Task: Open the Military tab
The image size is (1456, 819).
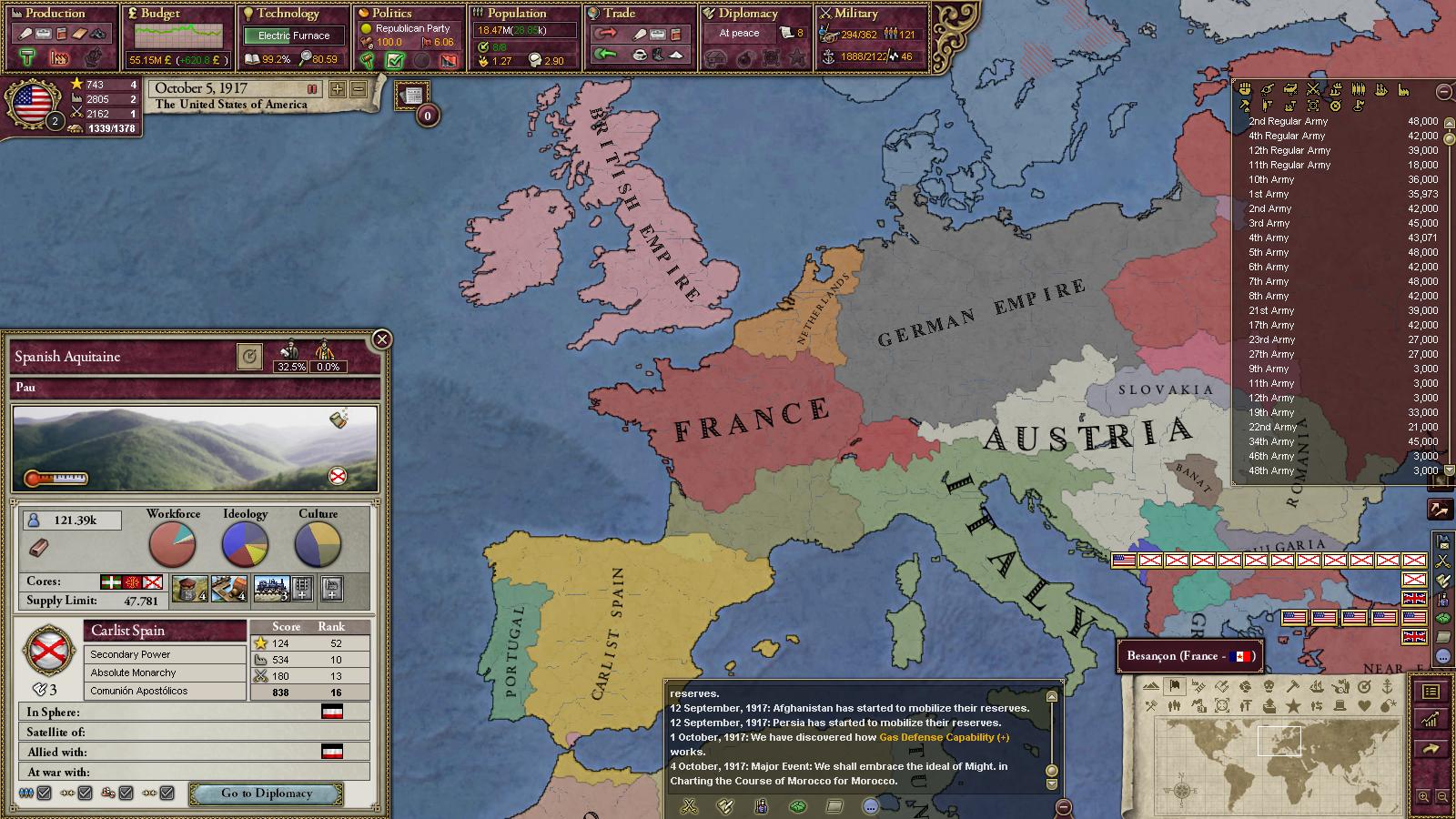Action: pos(856,14)
